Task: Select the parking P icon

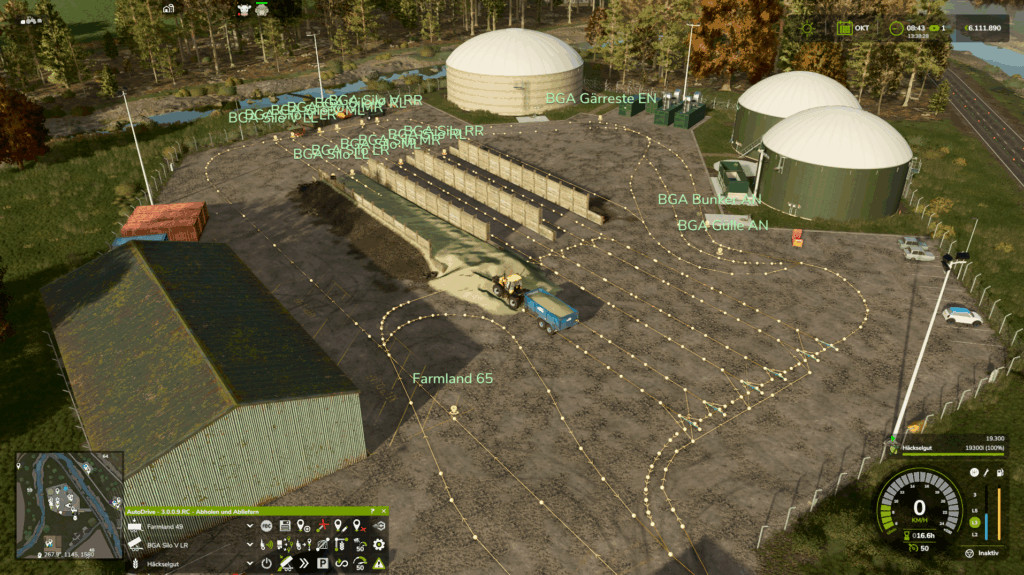Action: (x=323, y=563)
